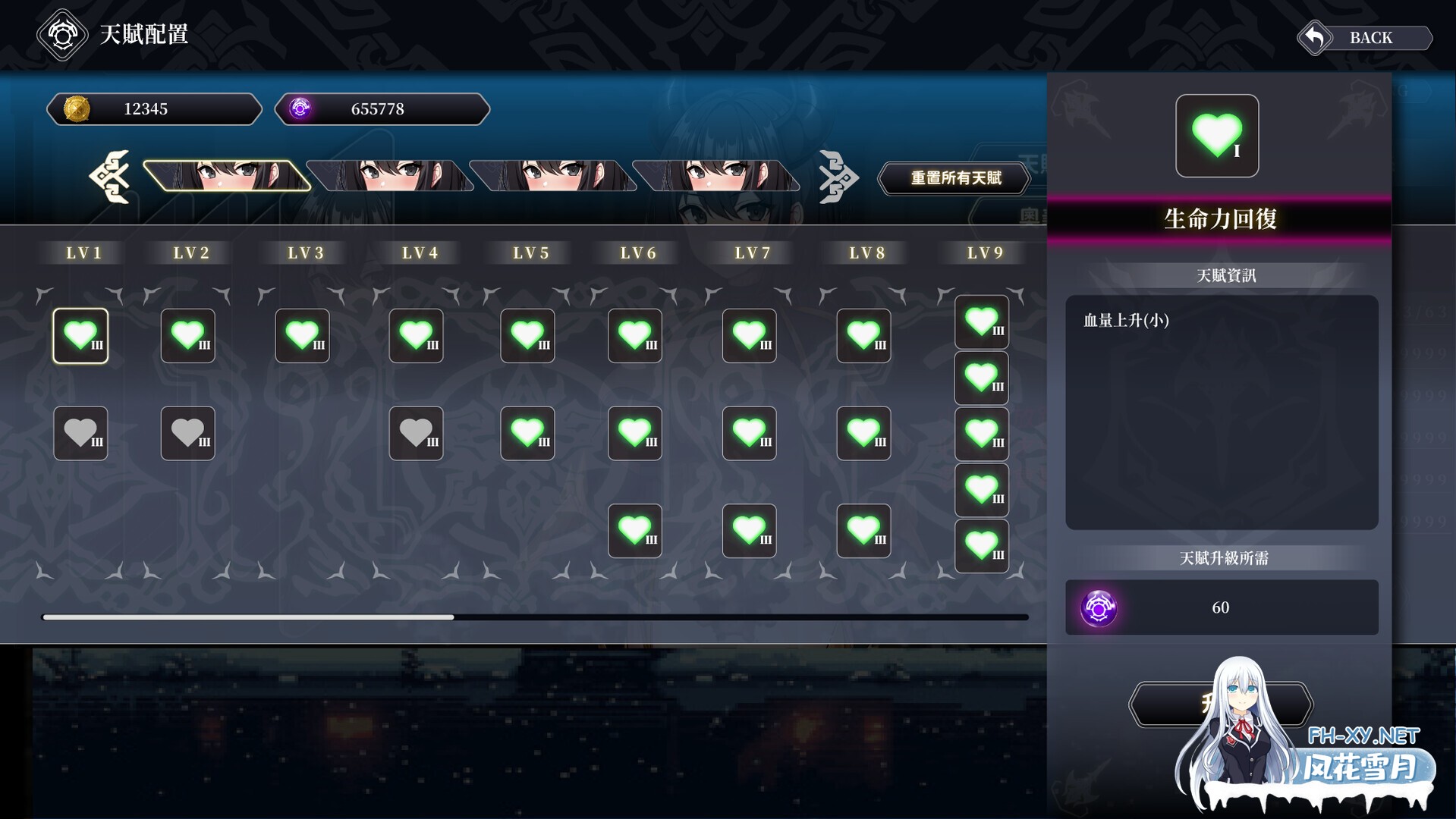Click the gold coin currency icon
This screenshot has height=819, width=1456.
[74, 109]
